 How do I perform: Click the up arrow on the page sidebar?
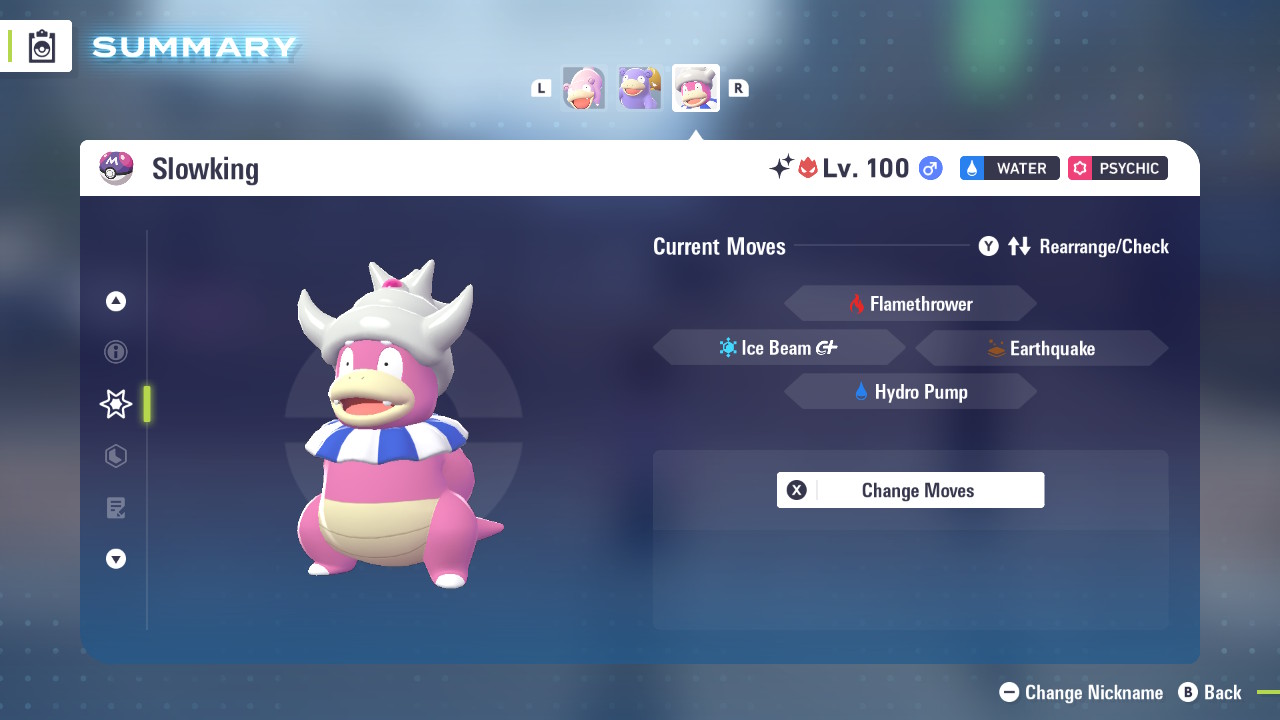tap(116, 301)
